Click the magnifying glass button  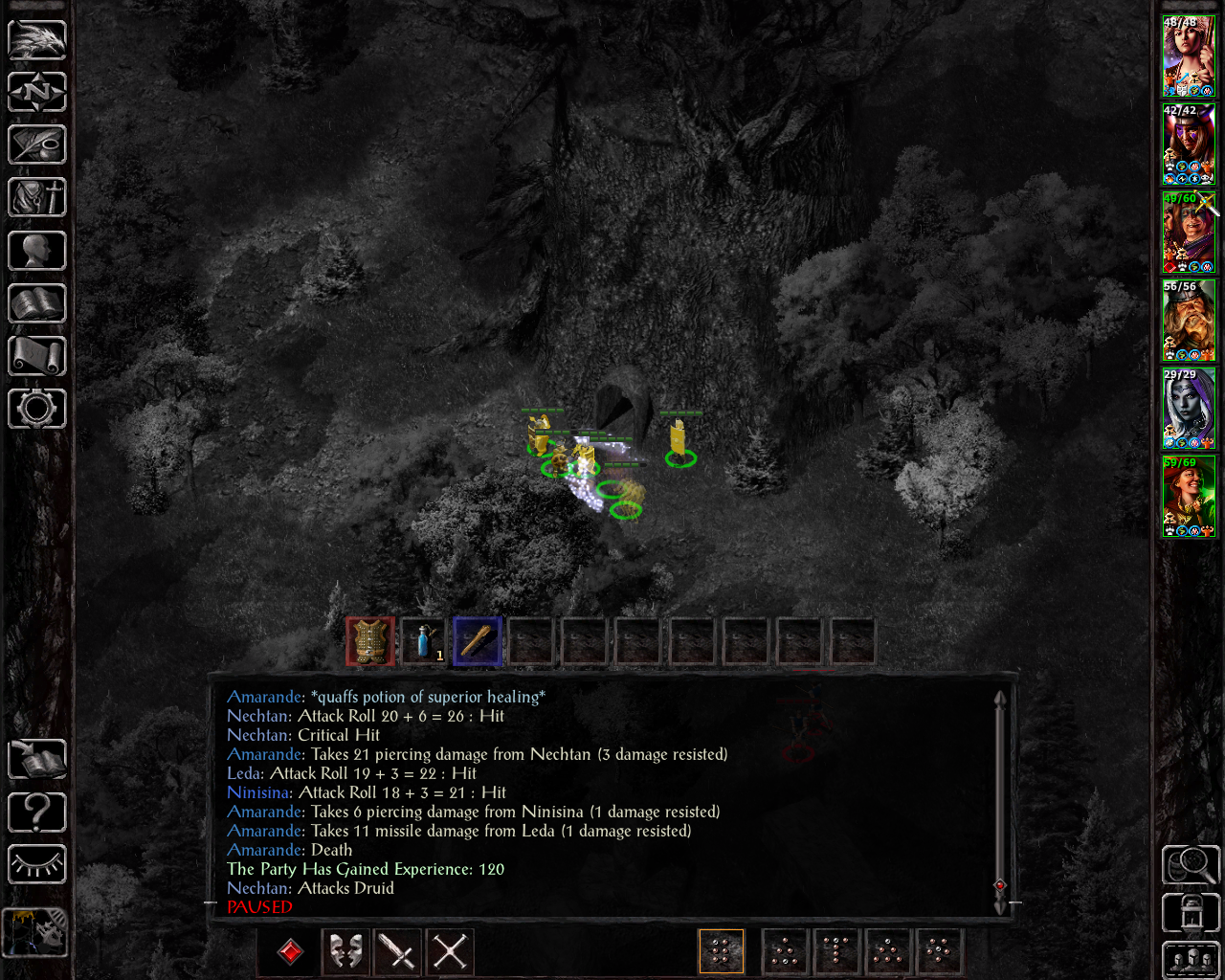[x=1191, y=865]
